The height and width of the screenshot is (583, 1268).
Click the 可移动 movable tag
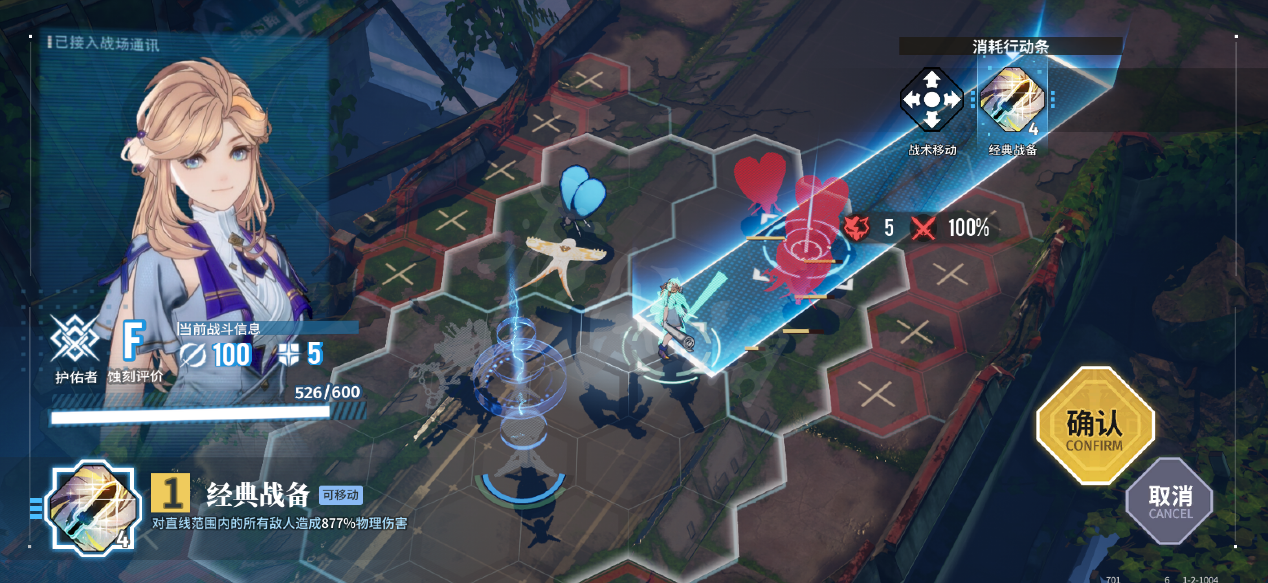(341, 494)
